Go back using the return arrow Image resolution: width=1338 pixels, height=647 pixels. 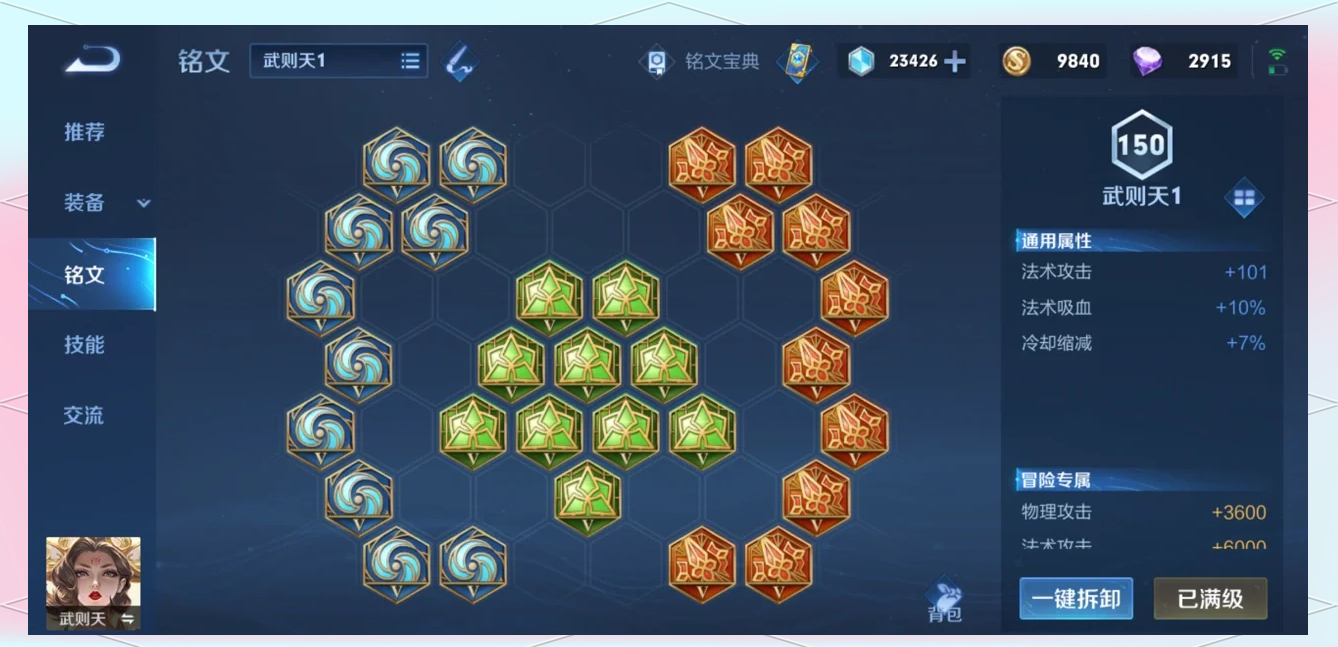click(x=93, y=61)
